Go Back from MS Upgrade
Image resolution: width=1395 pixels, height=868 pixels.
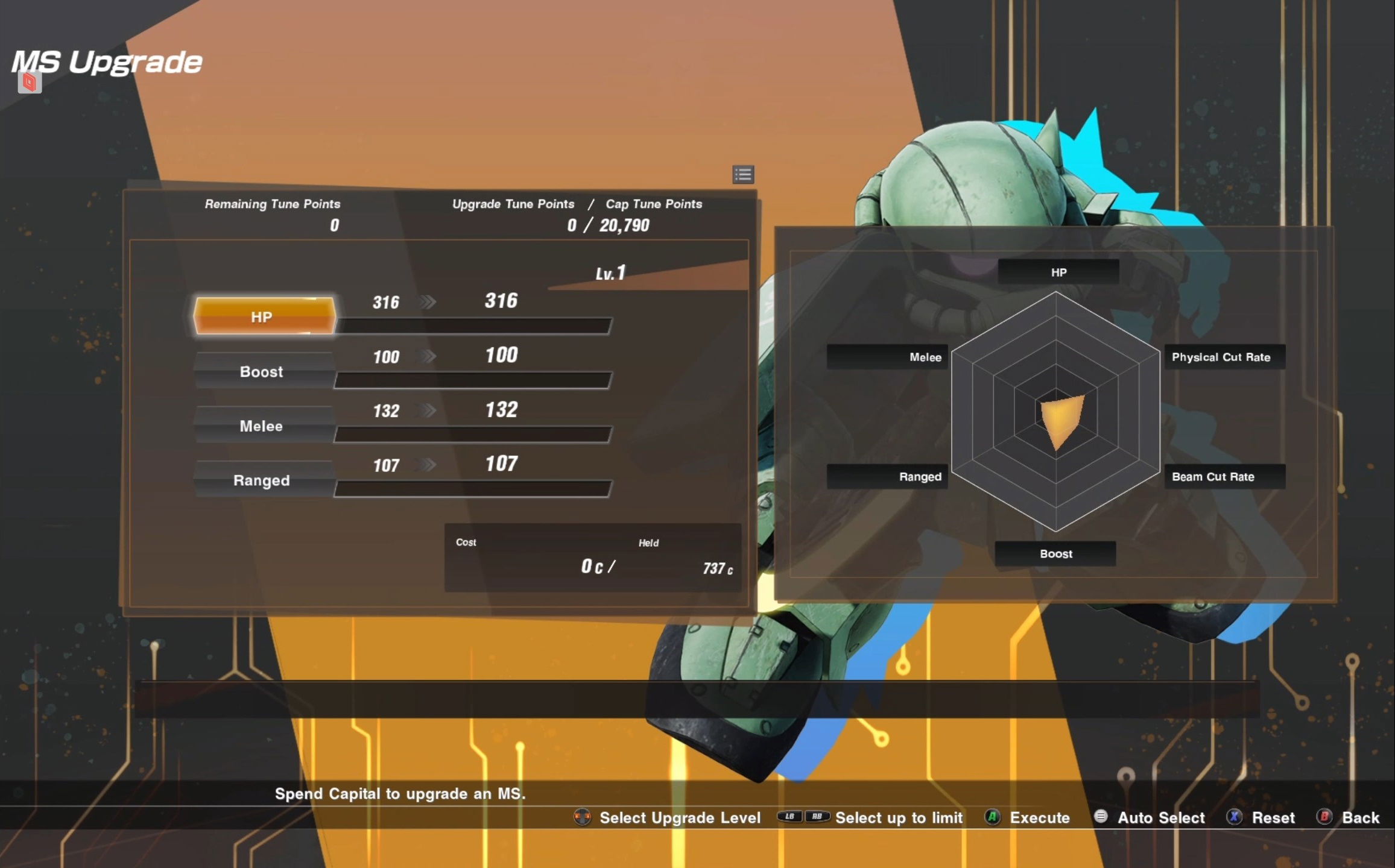[1349, 818]
